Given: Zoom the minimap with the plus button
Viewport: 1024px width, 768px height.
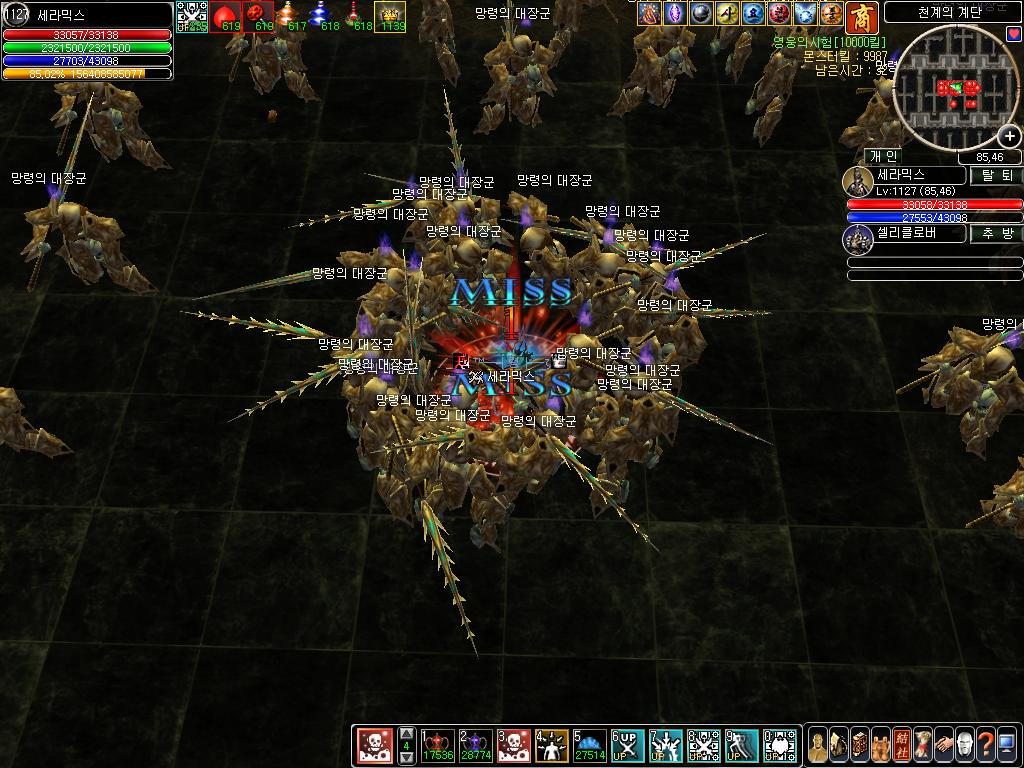Looking at the screenshot, I should click(1010, 138).
